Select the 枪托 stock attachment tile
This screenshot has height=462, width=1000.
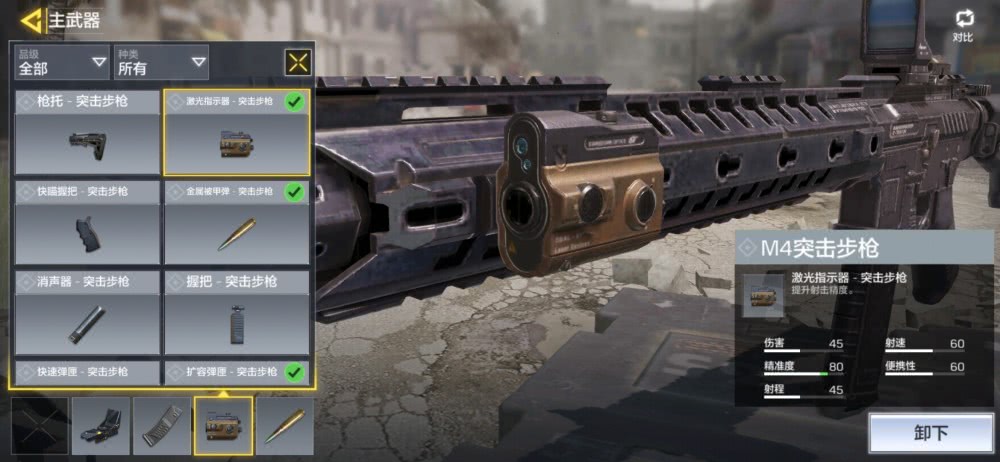click(87, 133)
